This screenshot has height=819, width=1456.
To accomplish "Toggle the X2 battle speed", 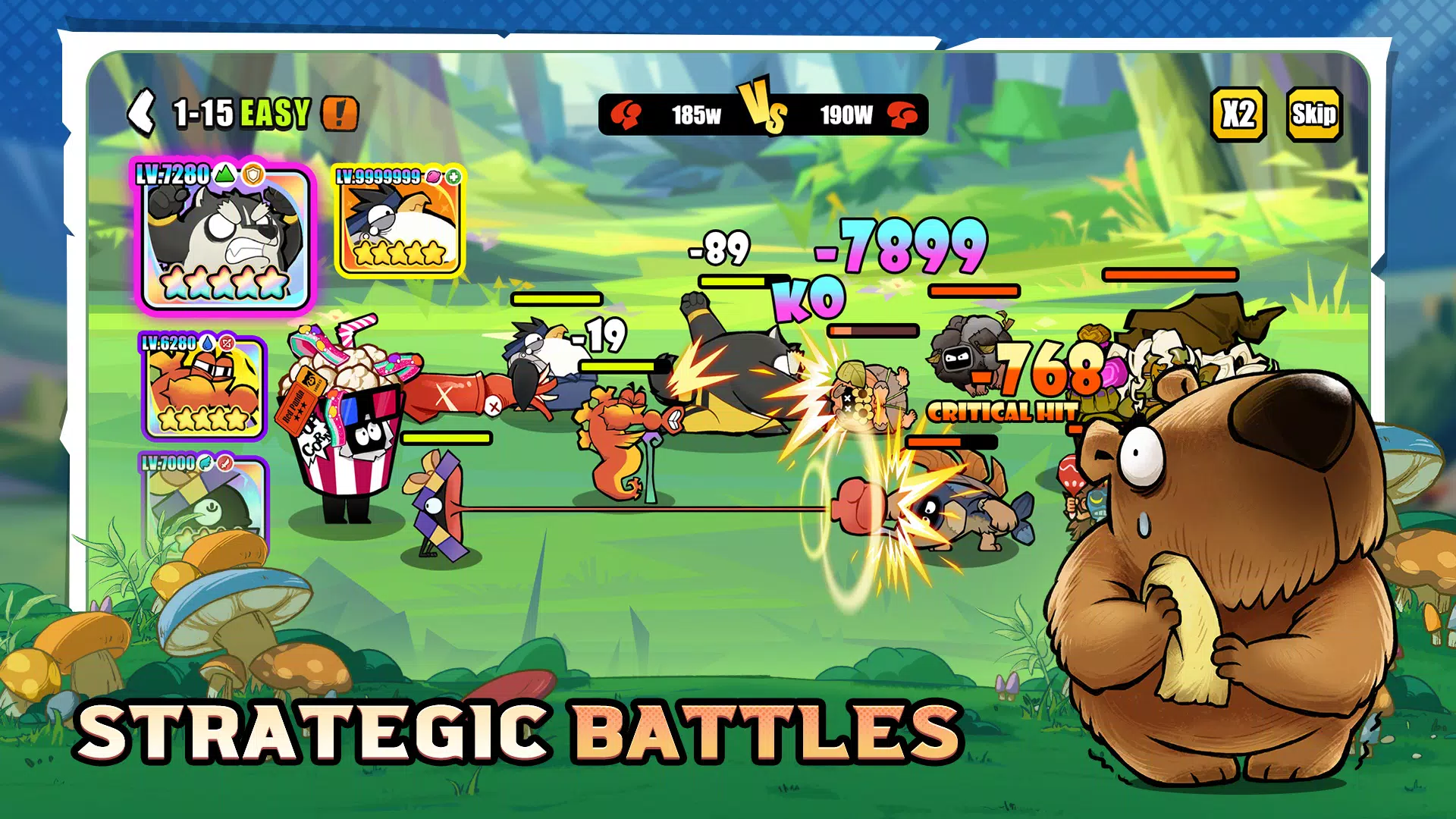I will pyautogui.click(x=1238, y=115).
